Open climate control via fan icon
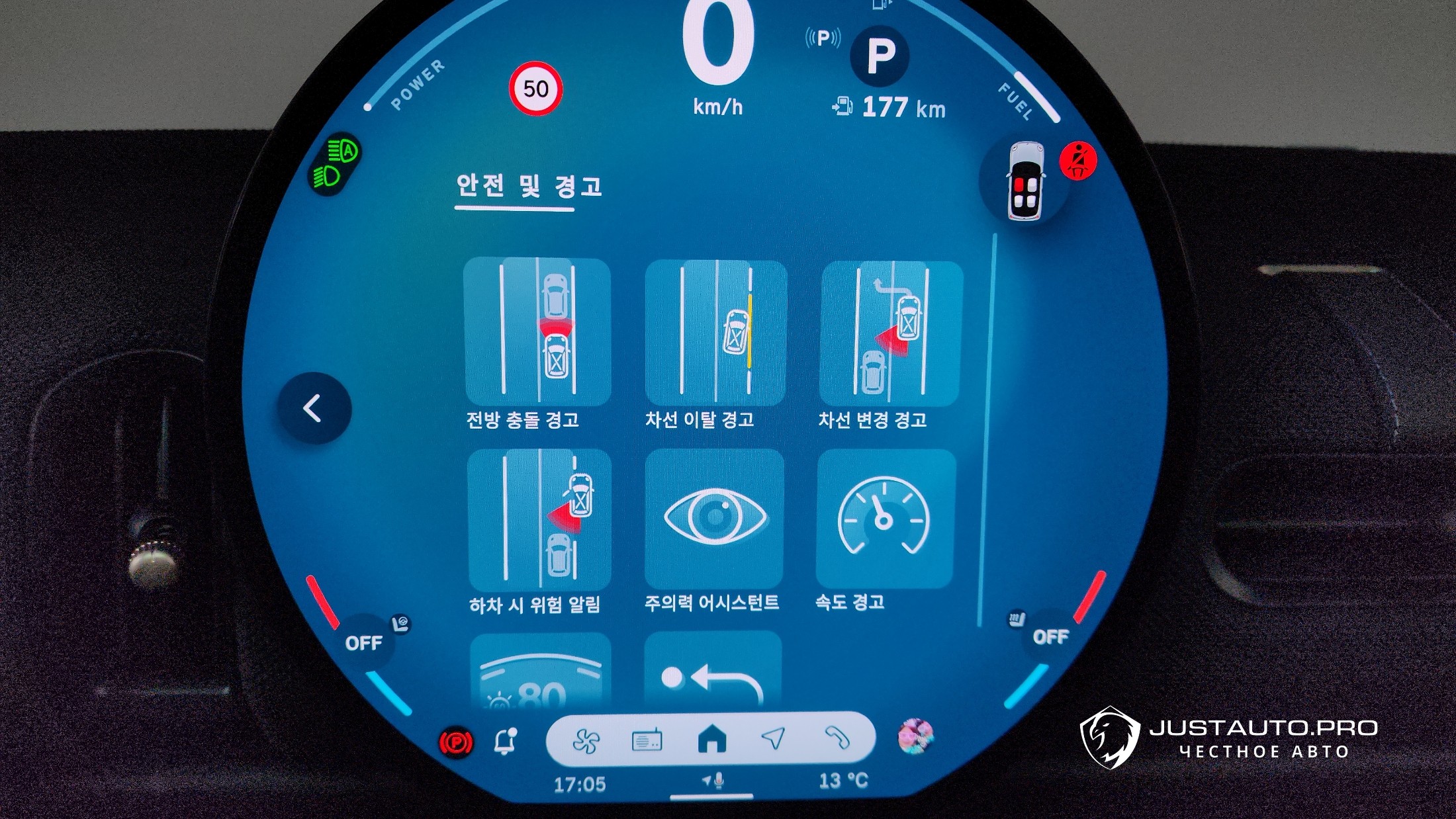The width and height of the screenshot is (1456, 819). 586,741
